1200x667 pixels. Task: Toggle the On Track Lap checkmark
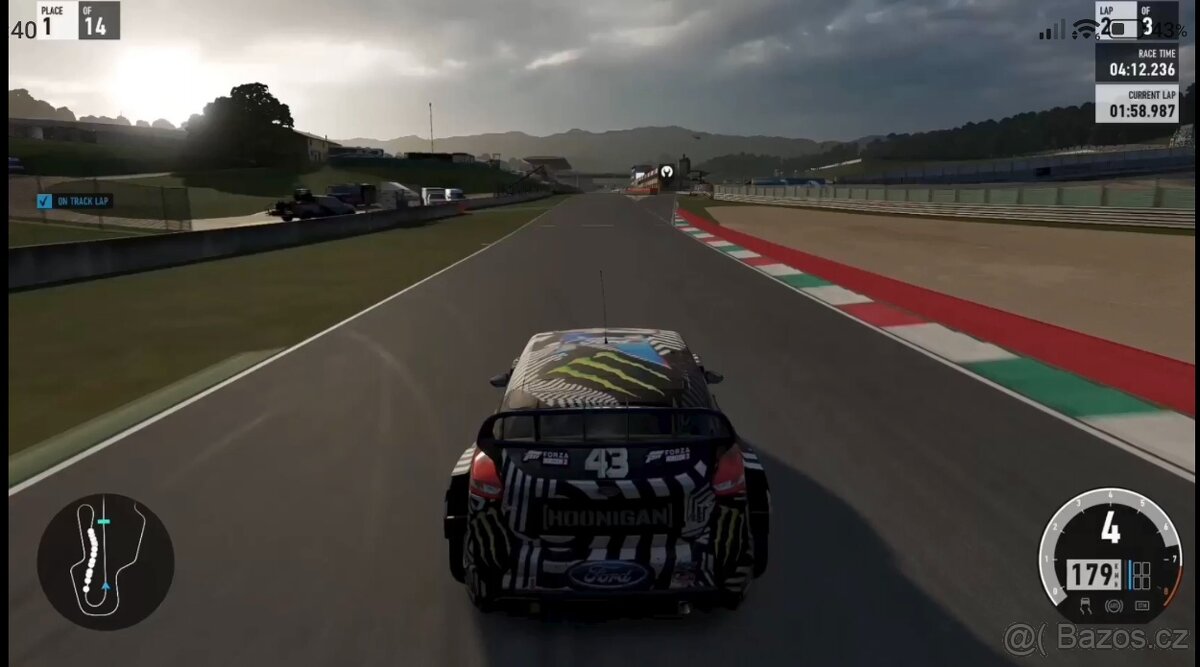(44, 201)
